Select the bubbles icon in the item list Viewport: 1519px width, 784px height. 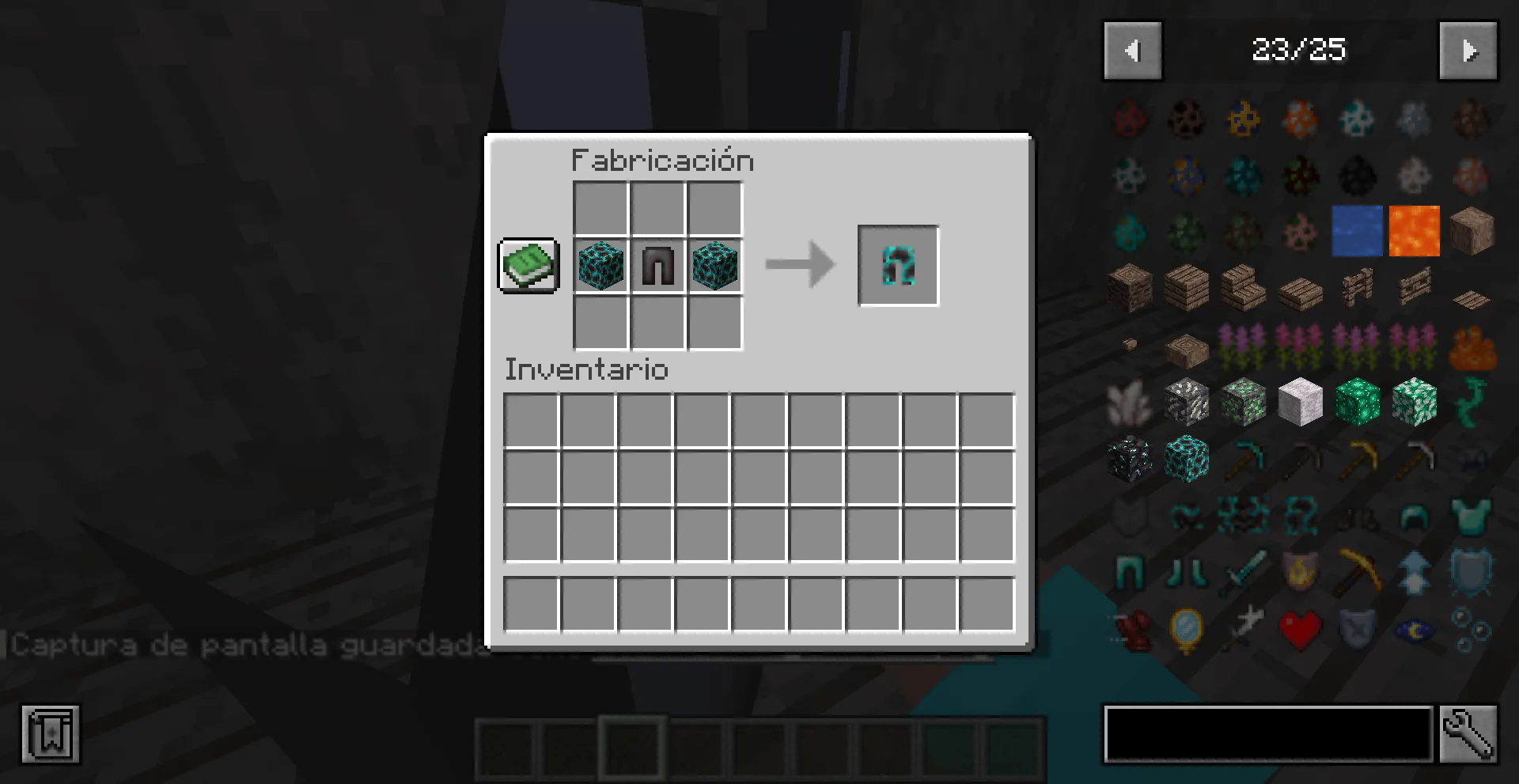[1472, 629]
